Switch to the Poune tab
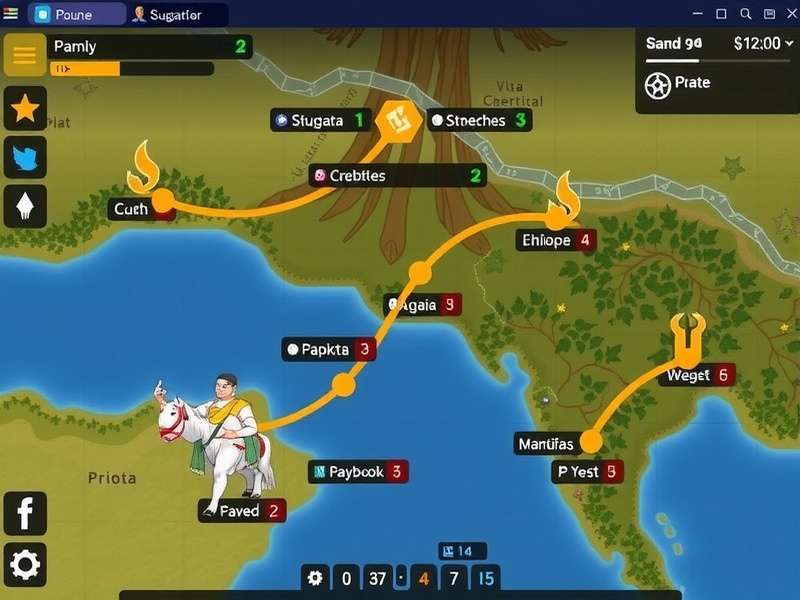Screen dimensions: 800x600 coord(77,14)
